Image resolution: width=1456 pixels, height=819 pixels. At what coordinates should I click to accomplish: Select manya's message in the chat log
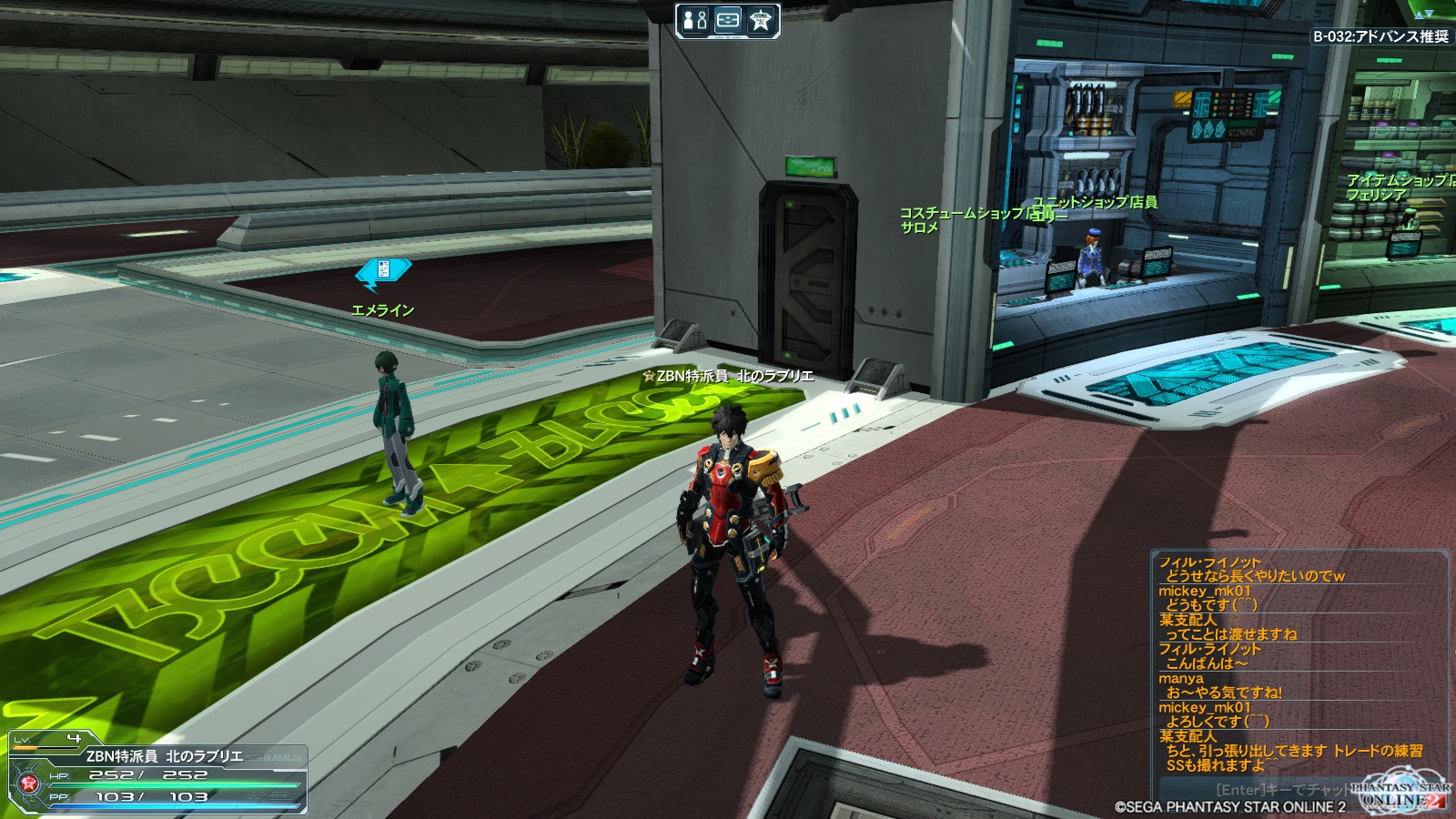(x=1224, y=693)
